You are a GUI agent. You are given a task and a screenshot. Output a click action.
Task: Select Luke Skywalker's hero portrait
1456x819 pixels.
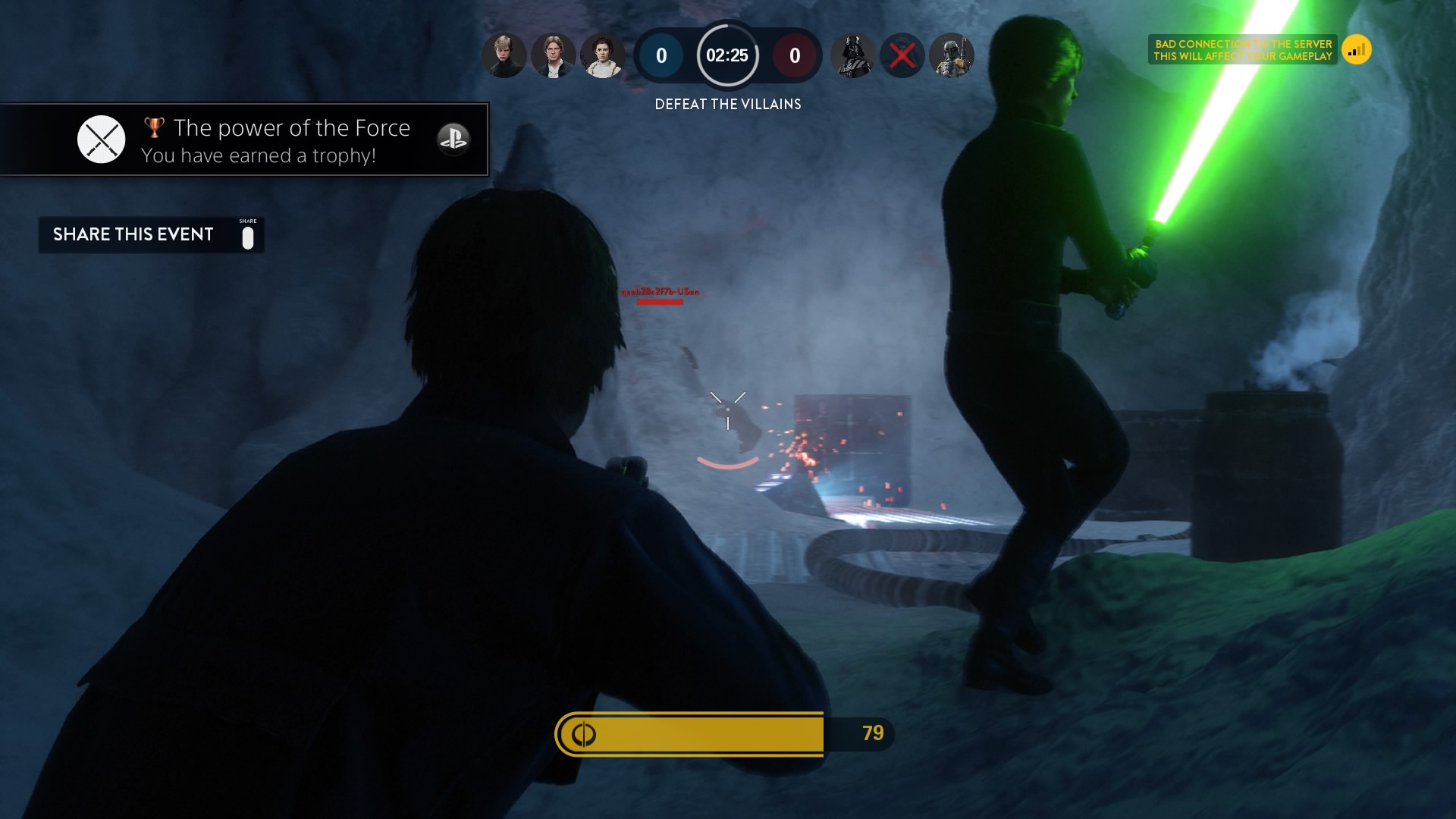coord(504,55)
